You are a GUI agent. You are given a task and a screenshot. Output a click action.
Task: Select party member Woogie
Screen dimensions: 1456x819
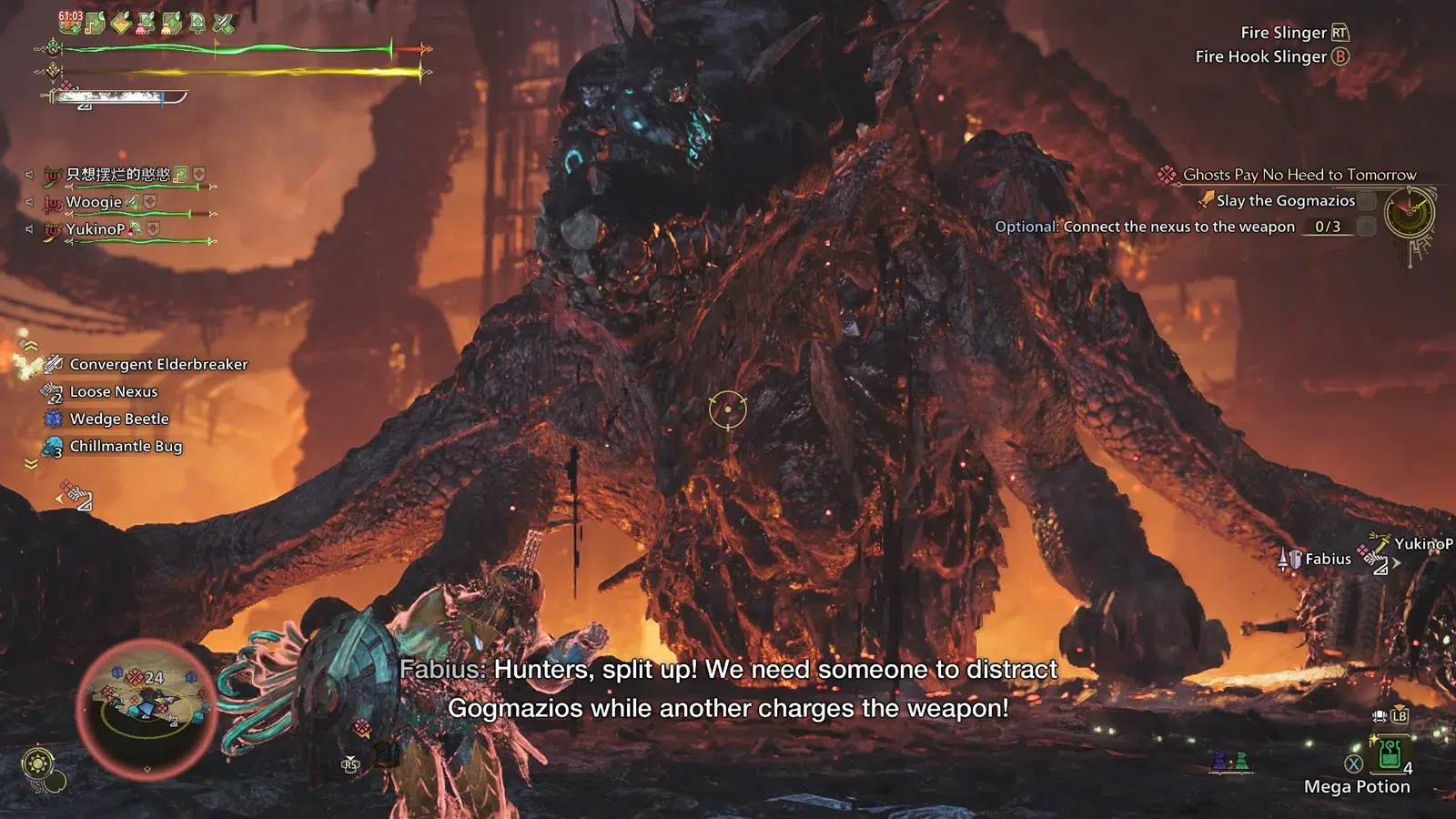(93, 202)
